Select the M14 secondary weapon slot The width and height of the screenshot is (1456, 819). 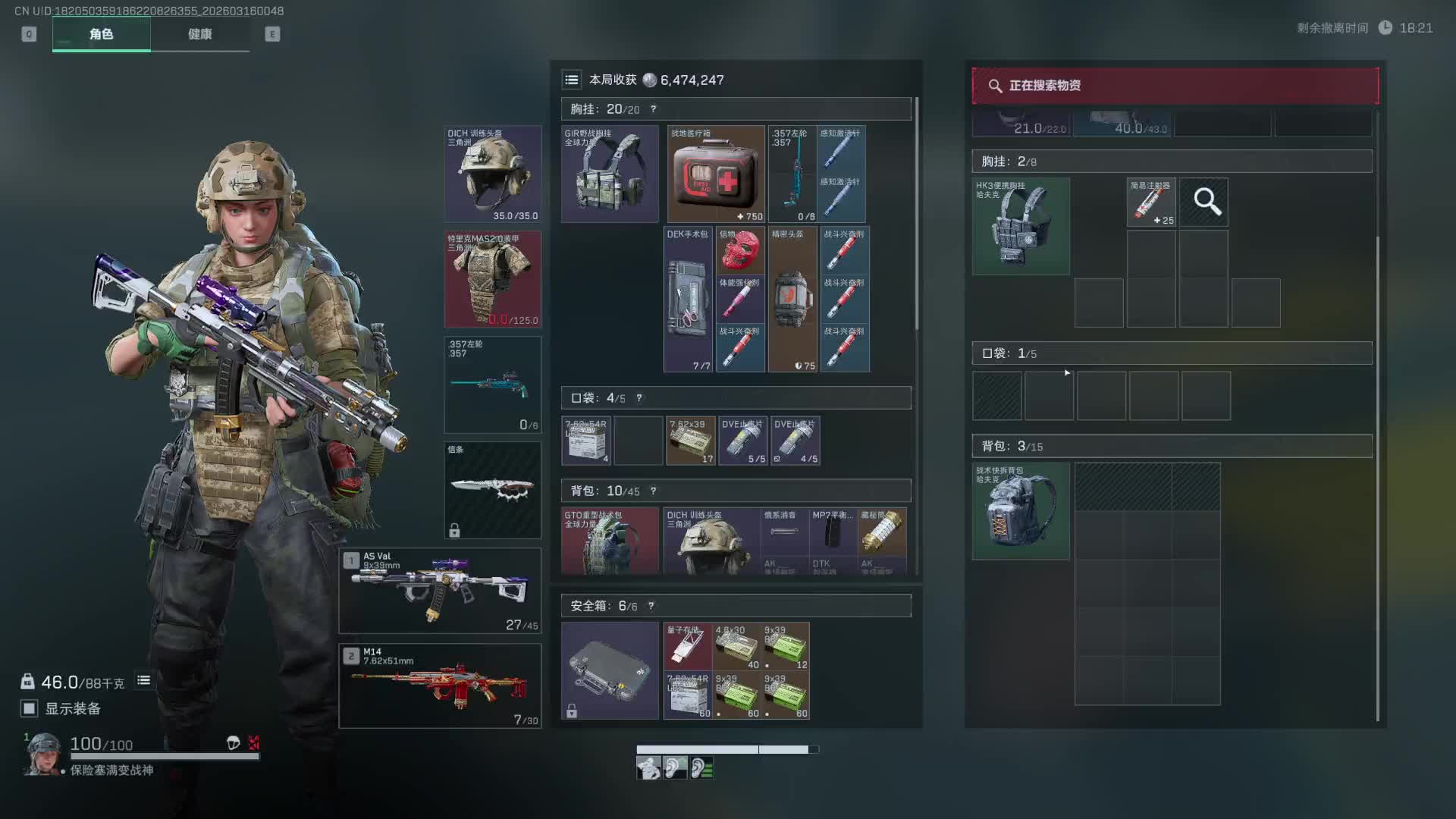coord(440,686)
